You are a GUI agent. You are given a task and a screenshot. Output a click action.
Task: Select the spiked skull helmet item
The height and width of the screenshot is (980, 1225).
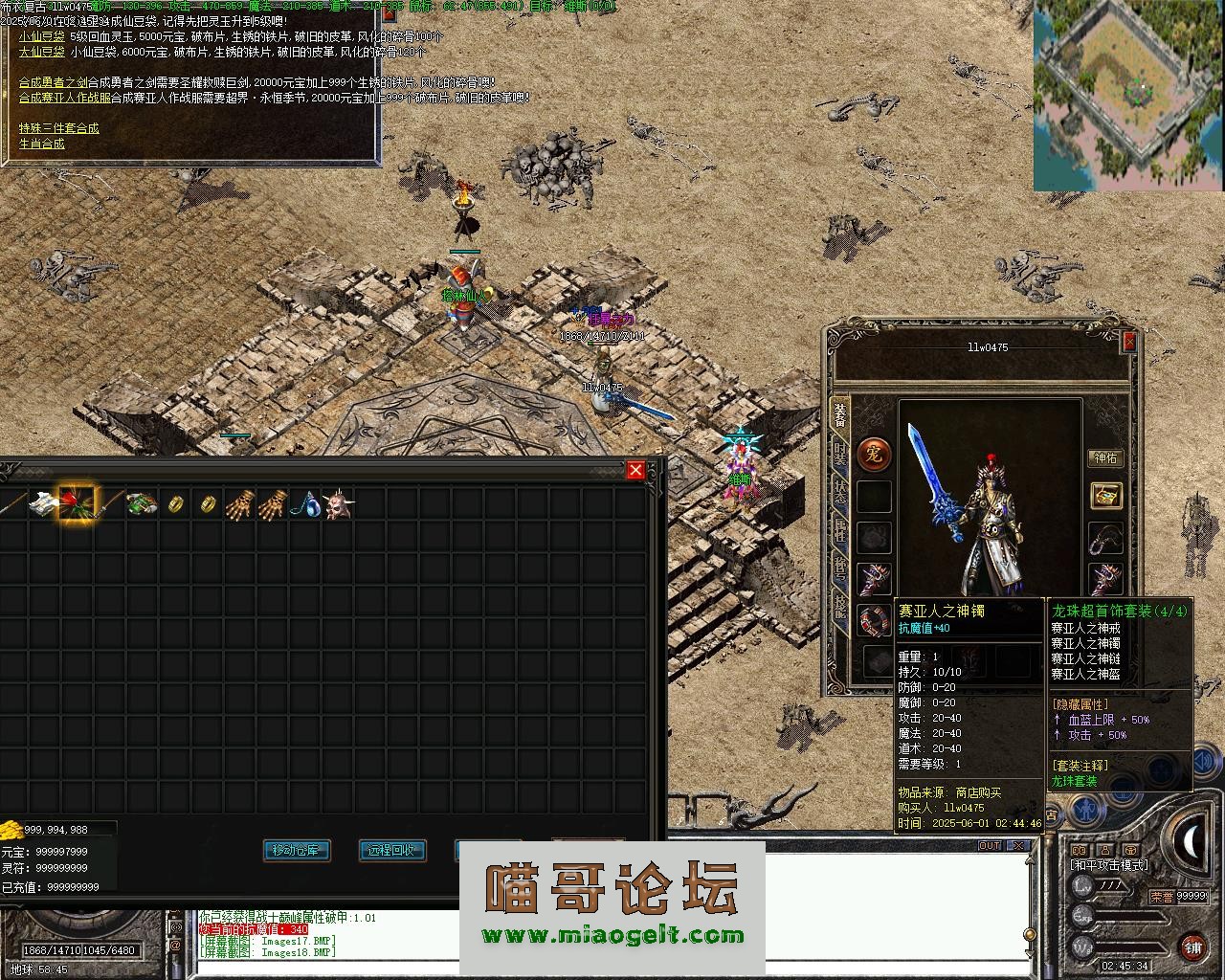(x=337, y=504)
